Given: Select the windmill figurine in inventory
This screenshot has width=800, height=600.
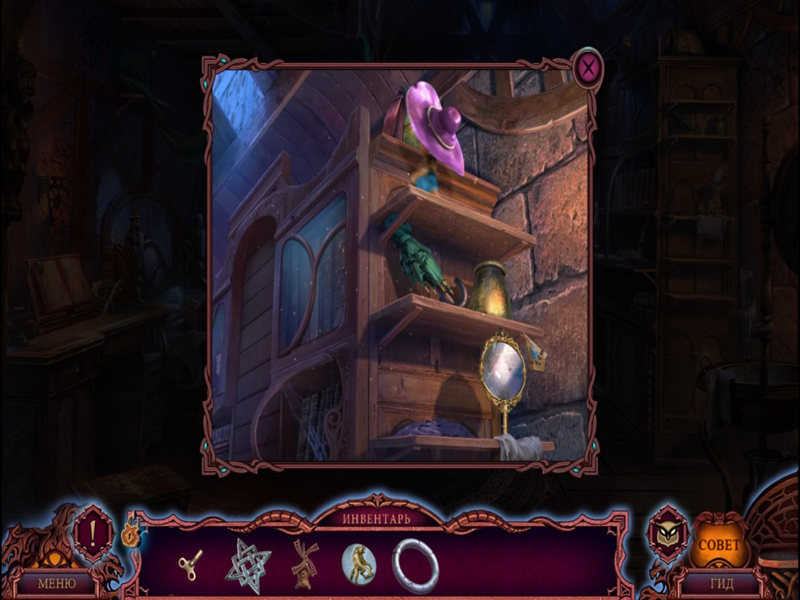Looking at the screenshot, I should tap(304, 563).
